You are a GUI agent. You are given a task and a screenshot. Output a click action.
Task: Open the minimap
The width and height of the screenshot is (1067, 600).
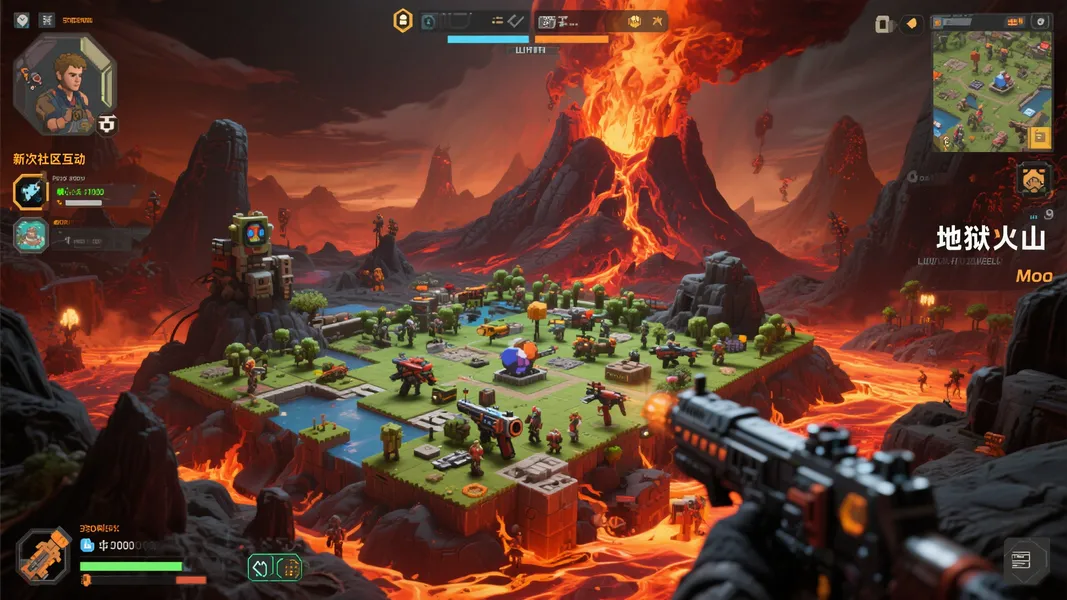pyautogui.click(x=992, y=88)
